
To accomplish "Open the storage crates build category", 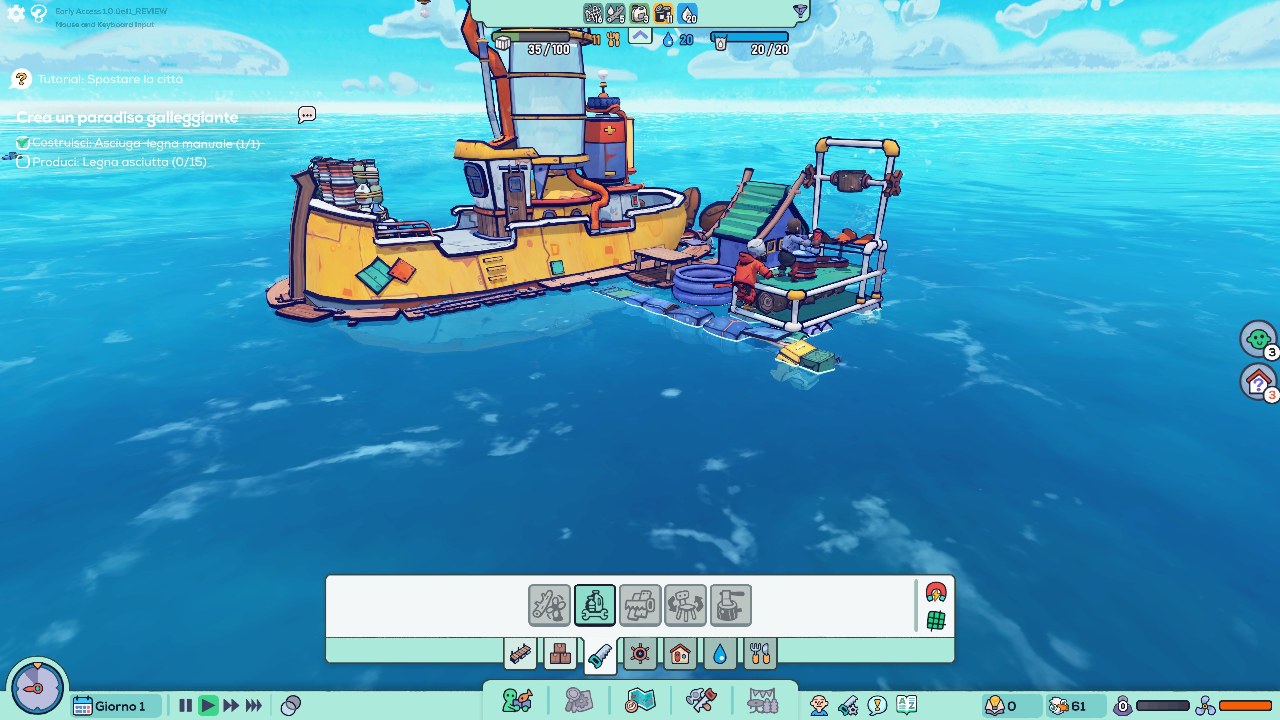I will [x=559, y=653].
